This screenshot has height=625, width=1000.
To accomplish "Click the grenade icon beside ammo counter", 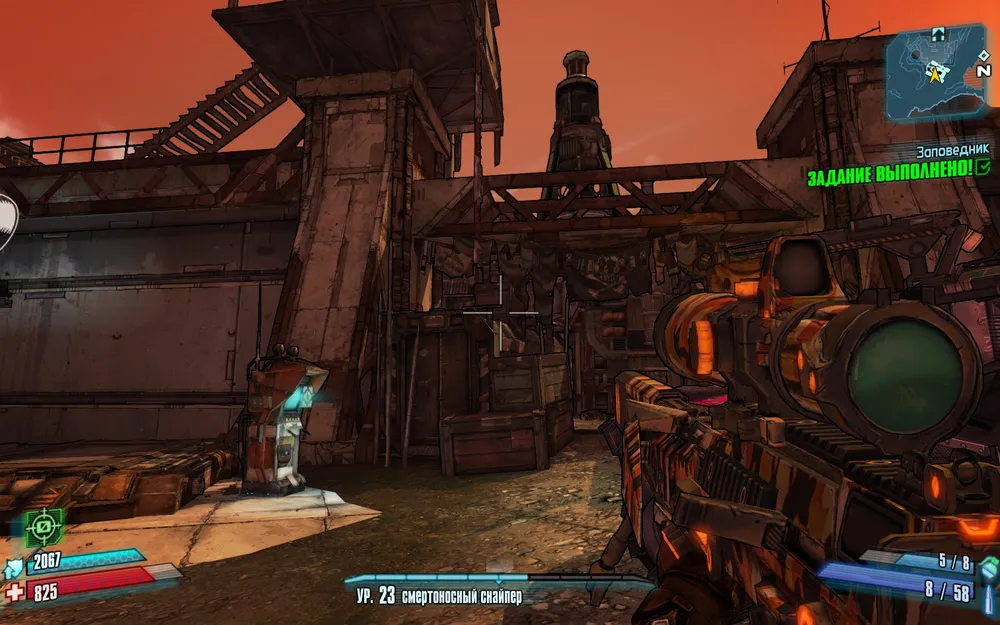I will pos(988,568).
